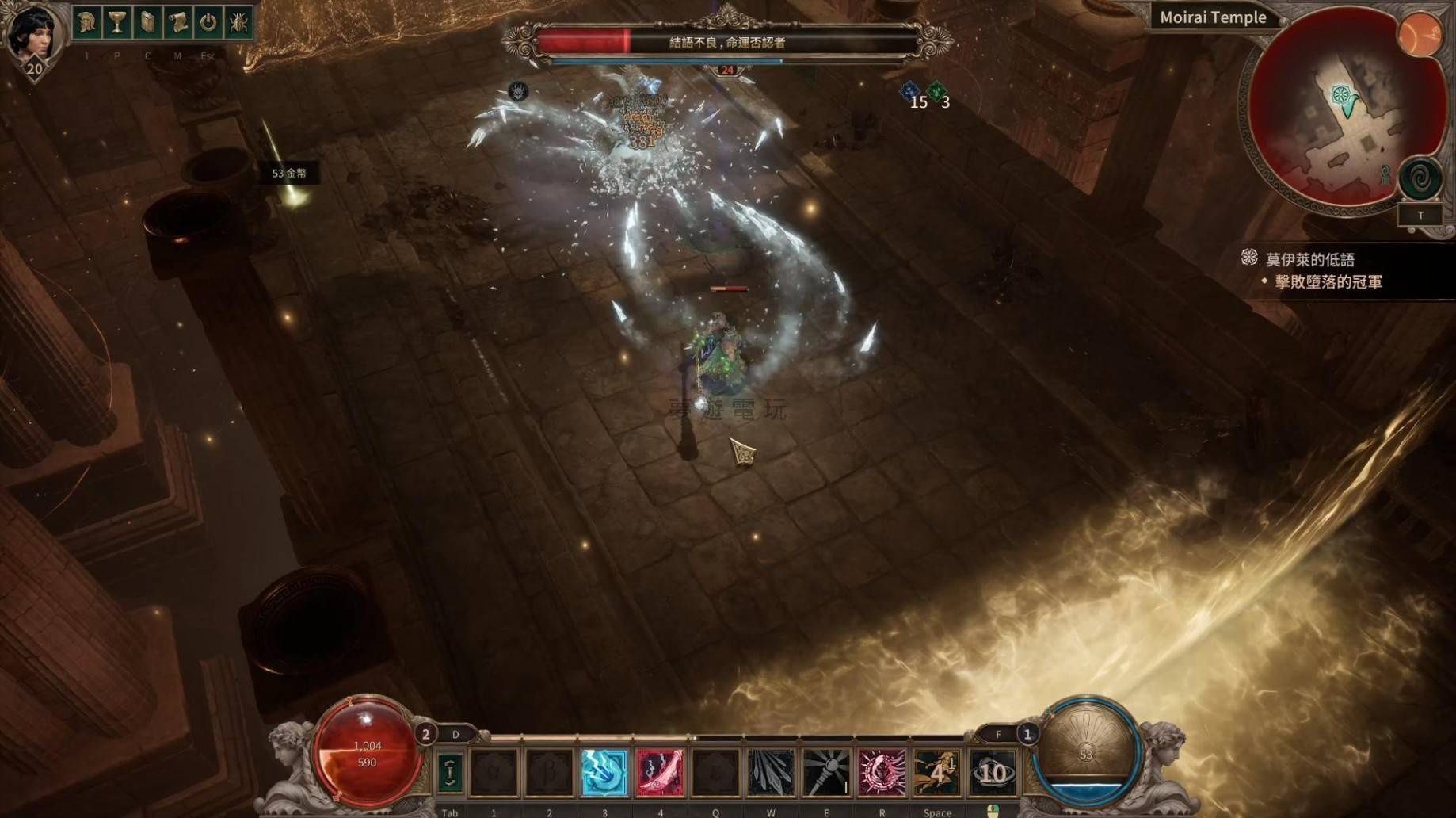
Task: Open the game menu via the power icon
Action: [208, 22]
